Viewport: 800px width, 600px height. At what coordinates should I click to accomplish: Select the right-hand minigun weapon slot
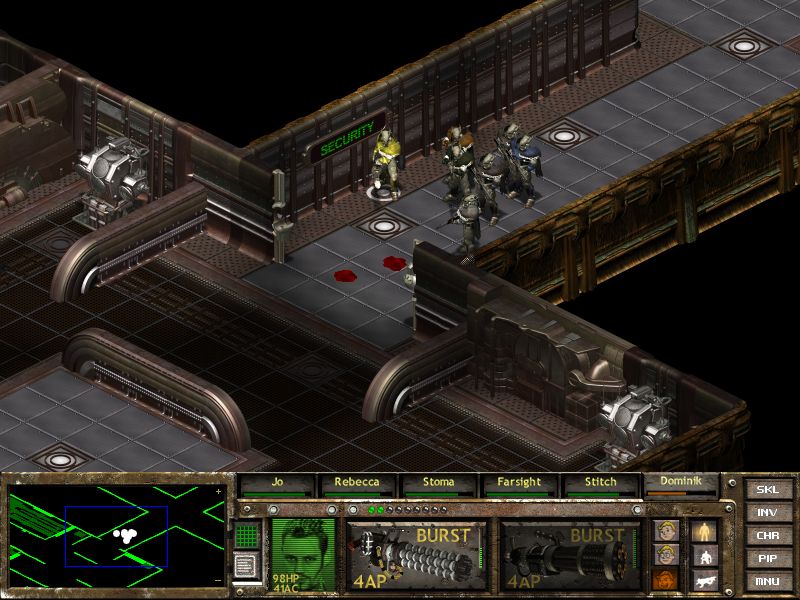(x=572, y=553)
